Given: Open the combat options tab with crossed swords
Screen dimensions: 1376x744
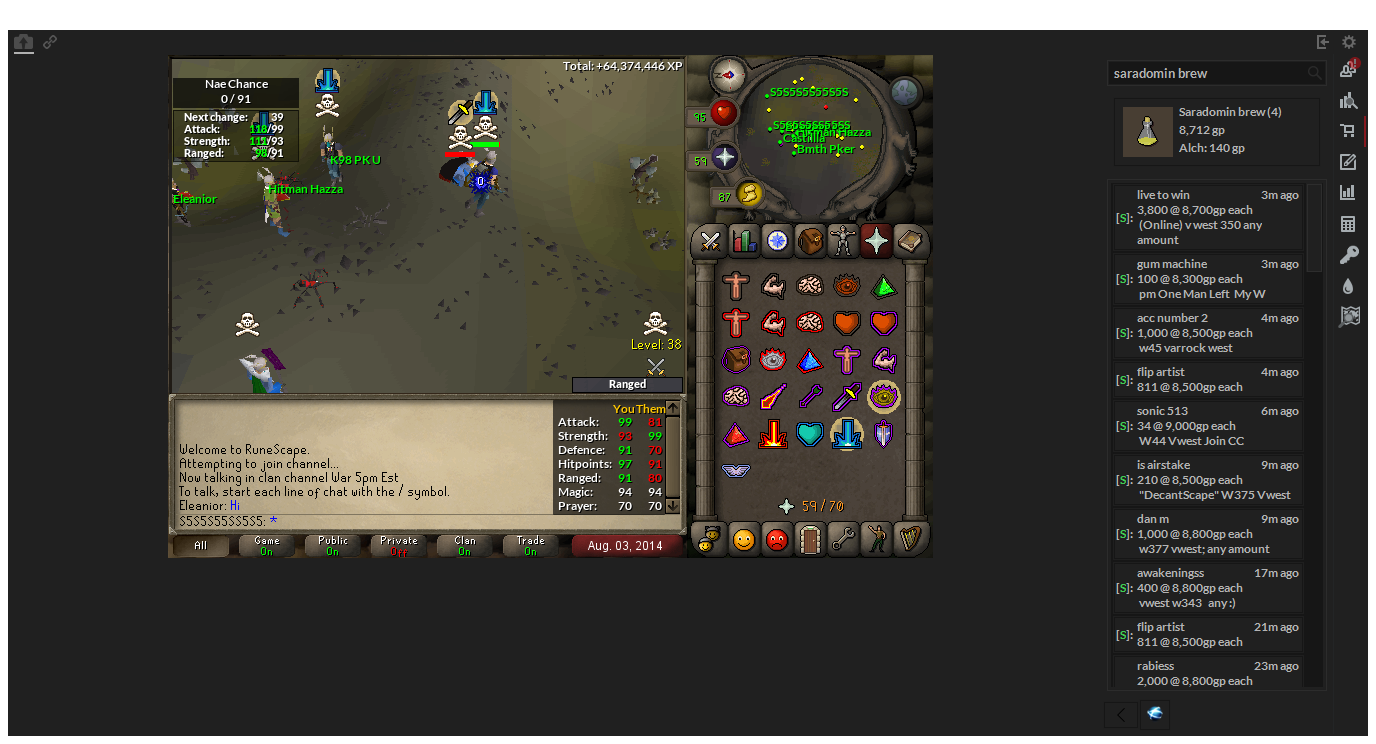Looking at the screenshot, I should point(708,241).
